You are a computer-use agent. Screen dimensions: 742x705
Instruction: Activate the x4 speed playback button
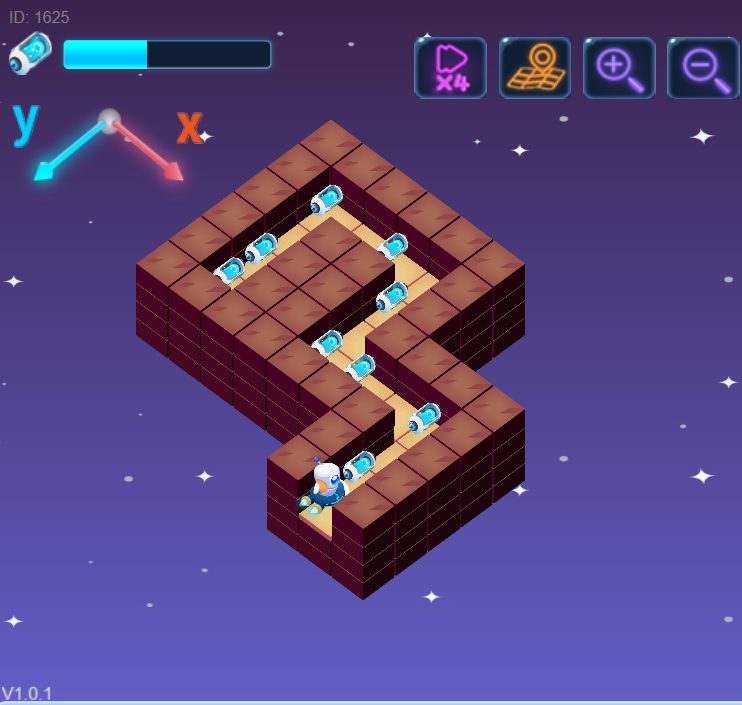450,68
